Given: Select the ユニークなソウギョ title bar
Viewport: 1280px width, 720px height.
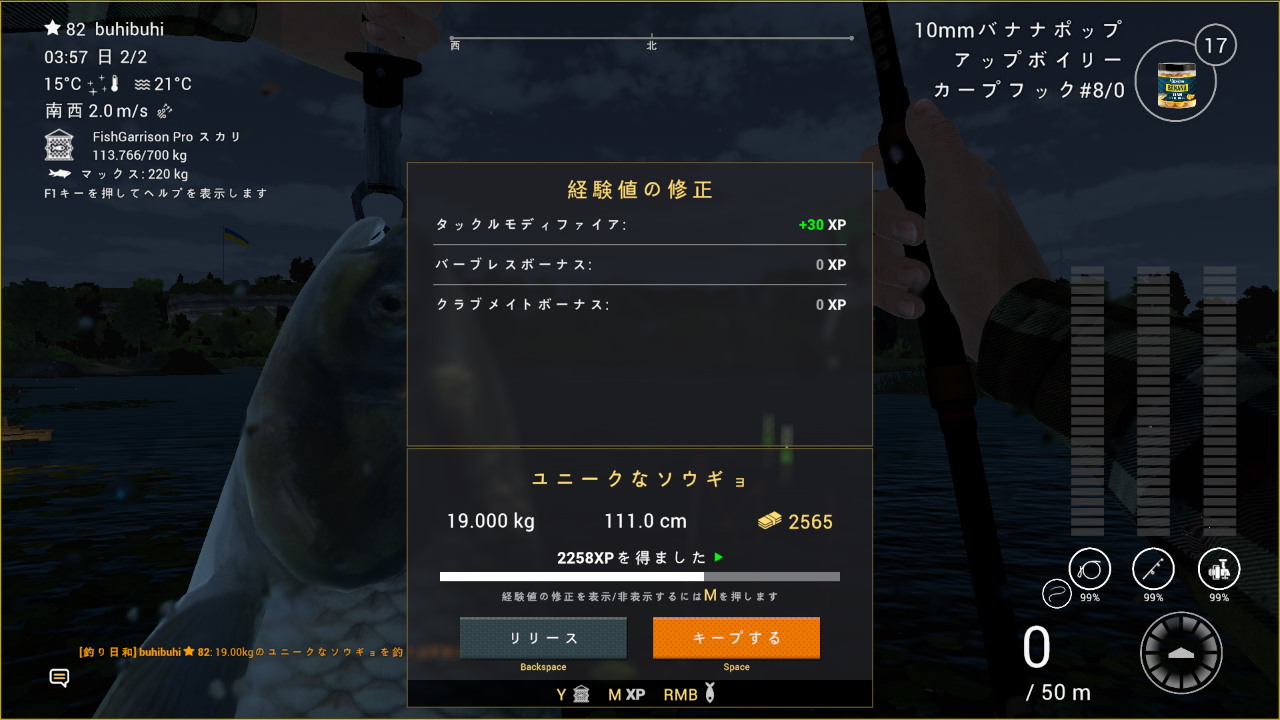Looking at the screenshot, I should click(640, 479).
